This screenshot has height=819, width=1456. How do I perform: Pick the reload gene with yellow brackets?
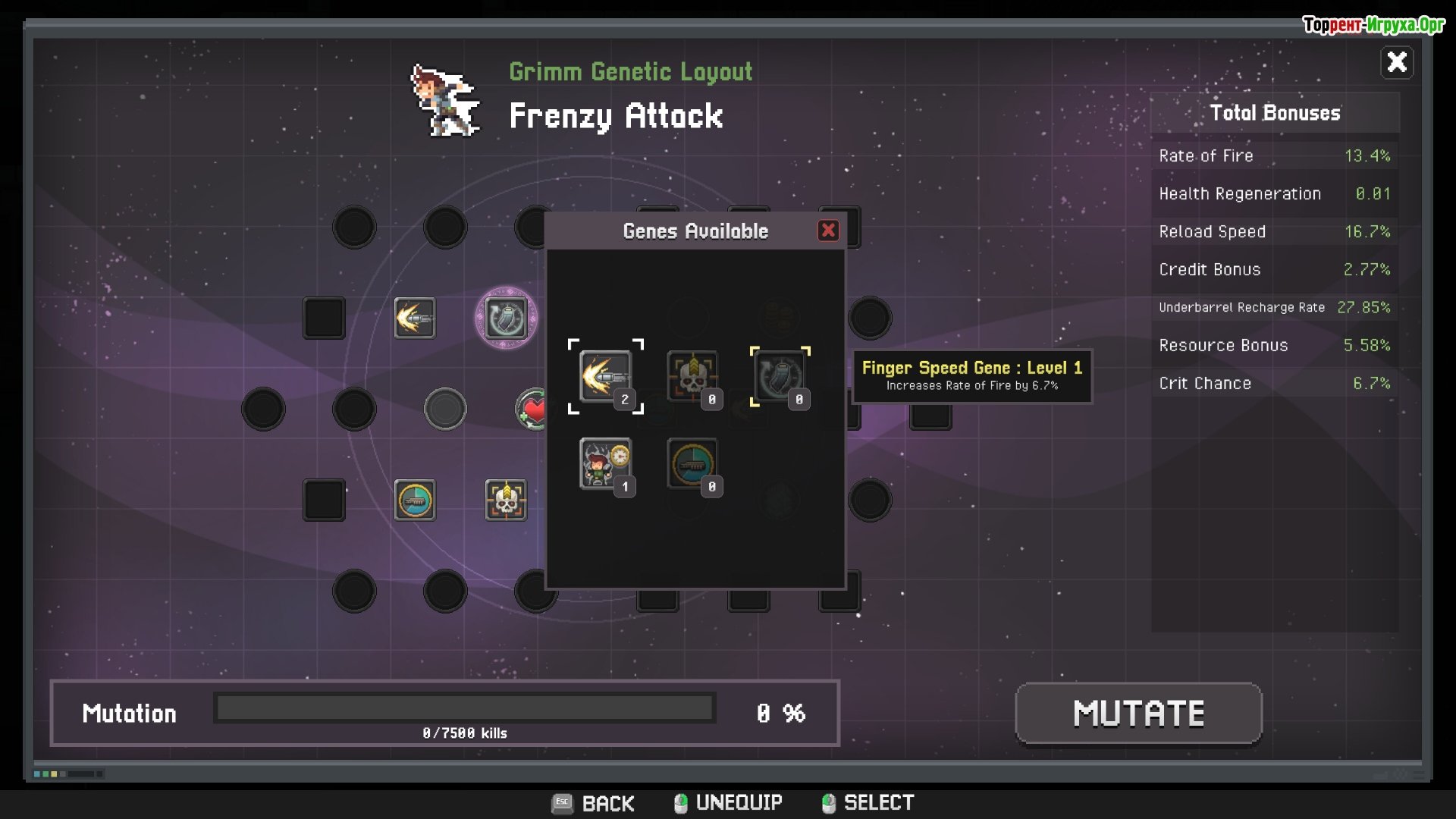[780, 376]
